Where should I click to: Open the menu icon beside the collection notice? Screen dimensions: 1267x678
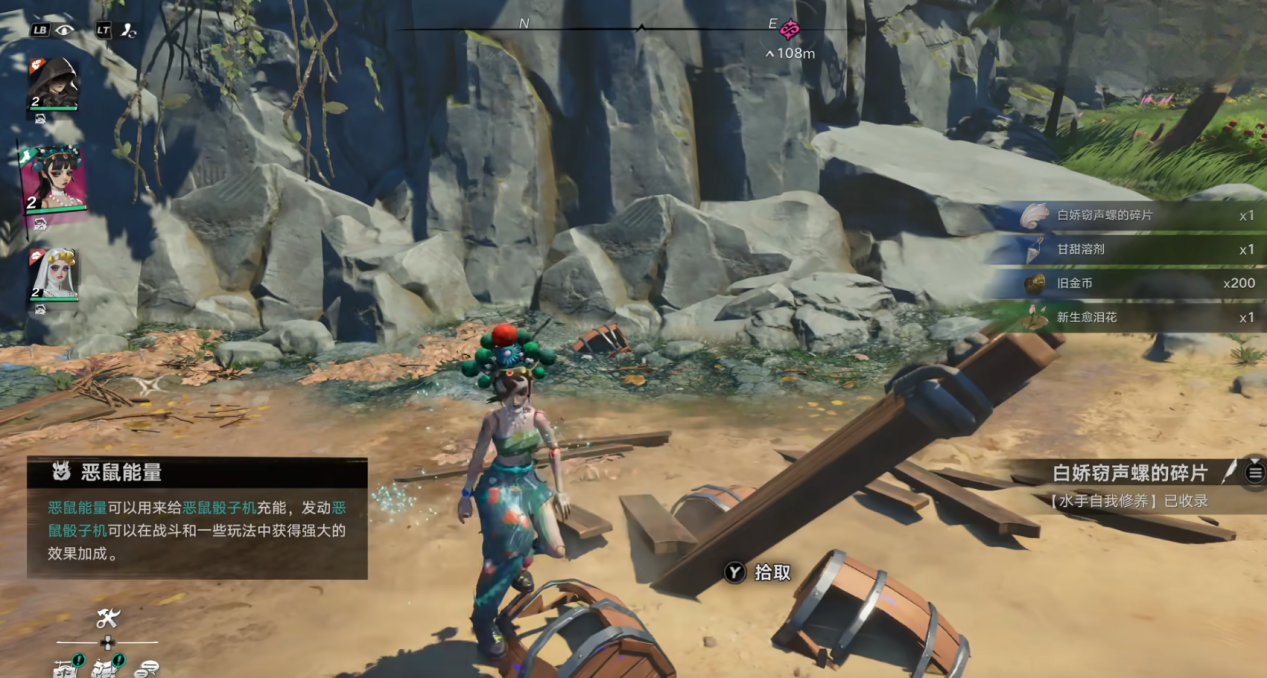(1255, 473)
